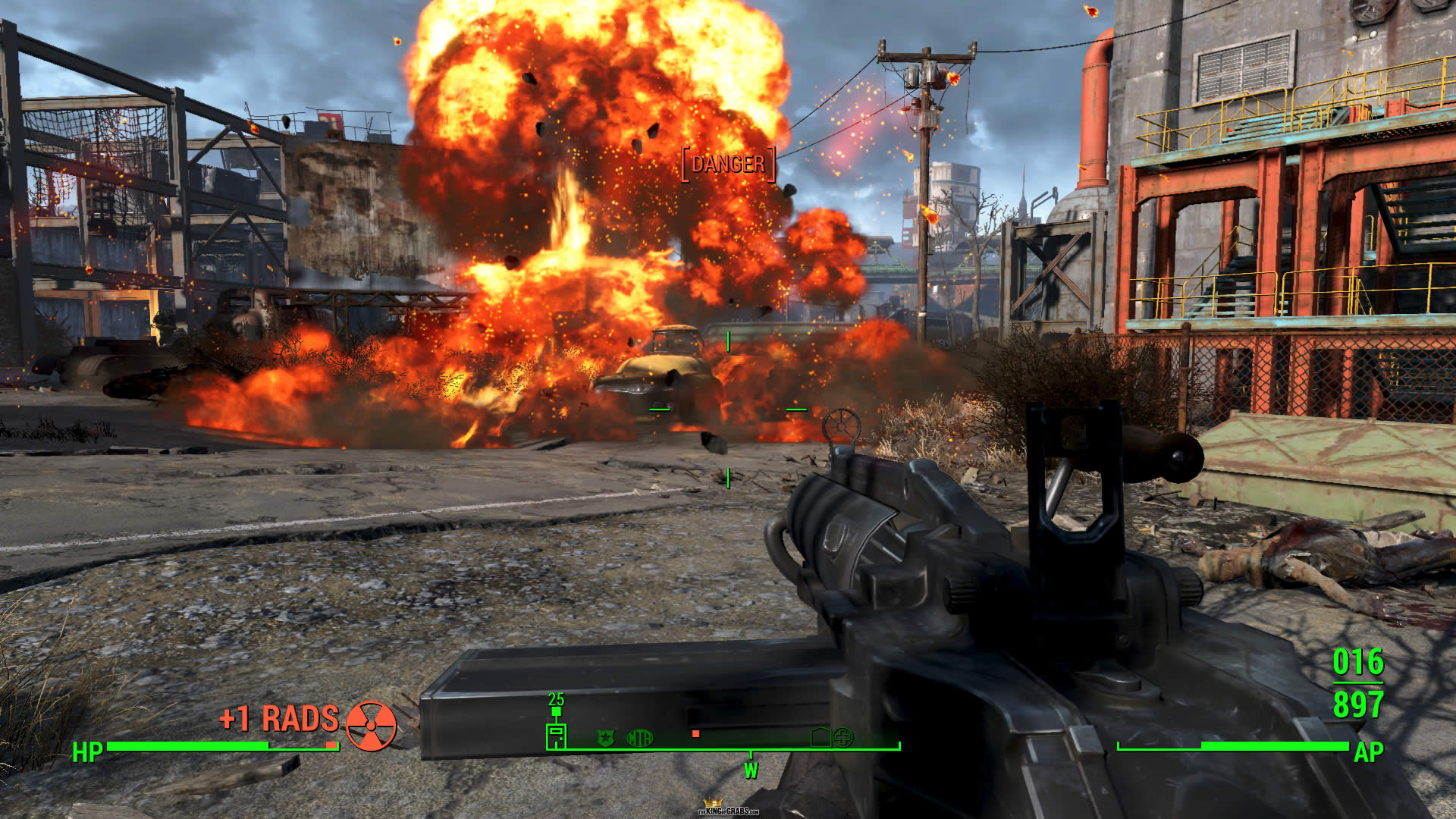Click the red radiation trefoil icon
Screen dimensions: 1456x819
[x=371, y=726]
